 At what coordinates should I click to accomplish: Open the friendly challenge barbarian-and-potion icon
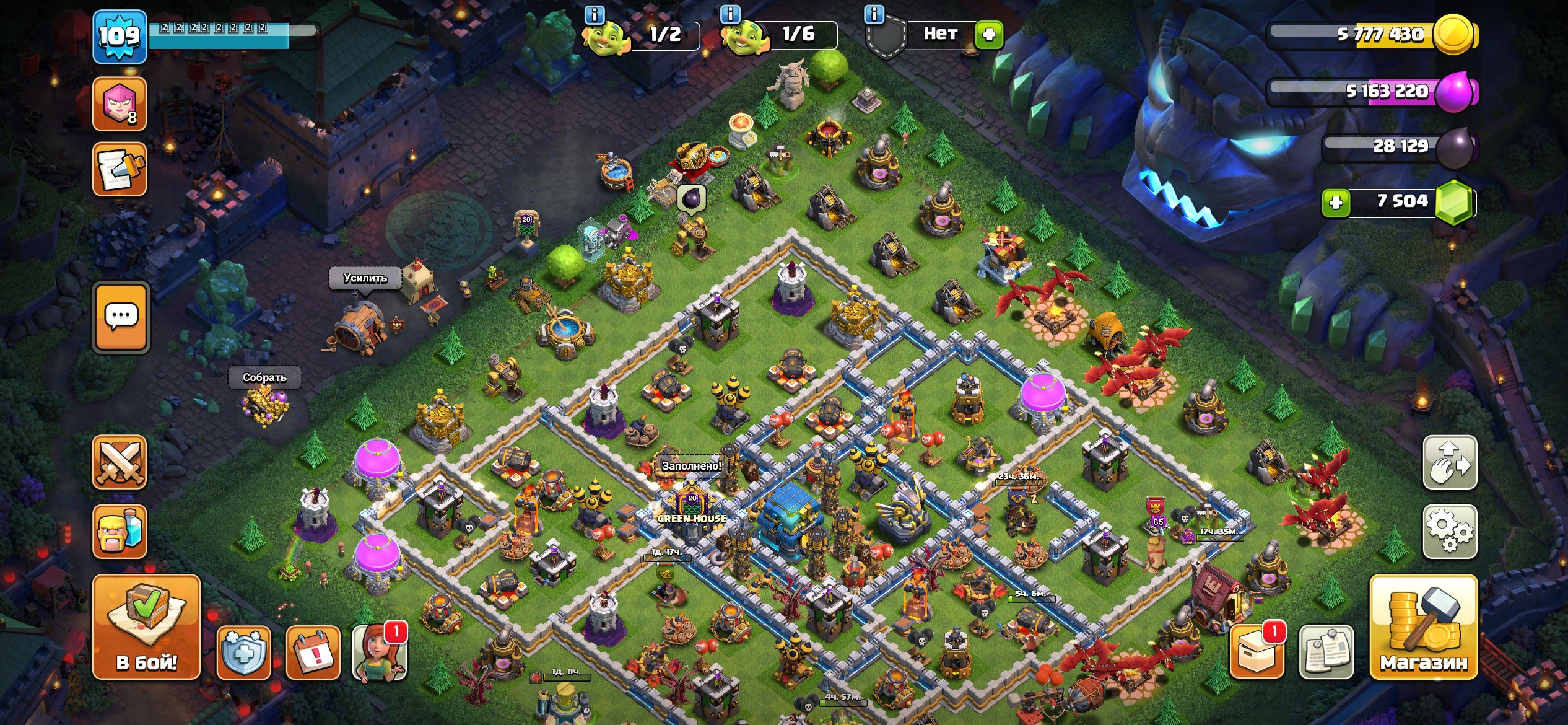coord(121,533)
